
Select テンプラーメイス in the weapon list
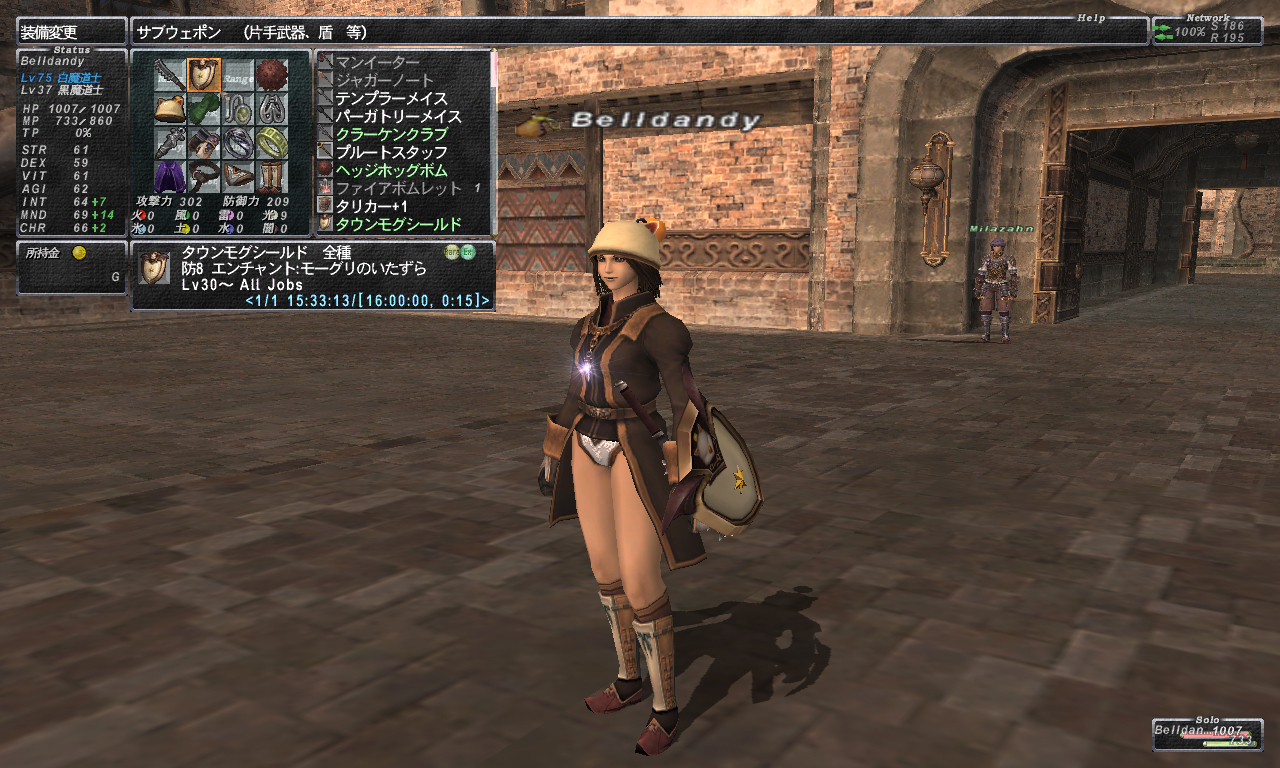tap(391, 98)
